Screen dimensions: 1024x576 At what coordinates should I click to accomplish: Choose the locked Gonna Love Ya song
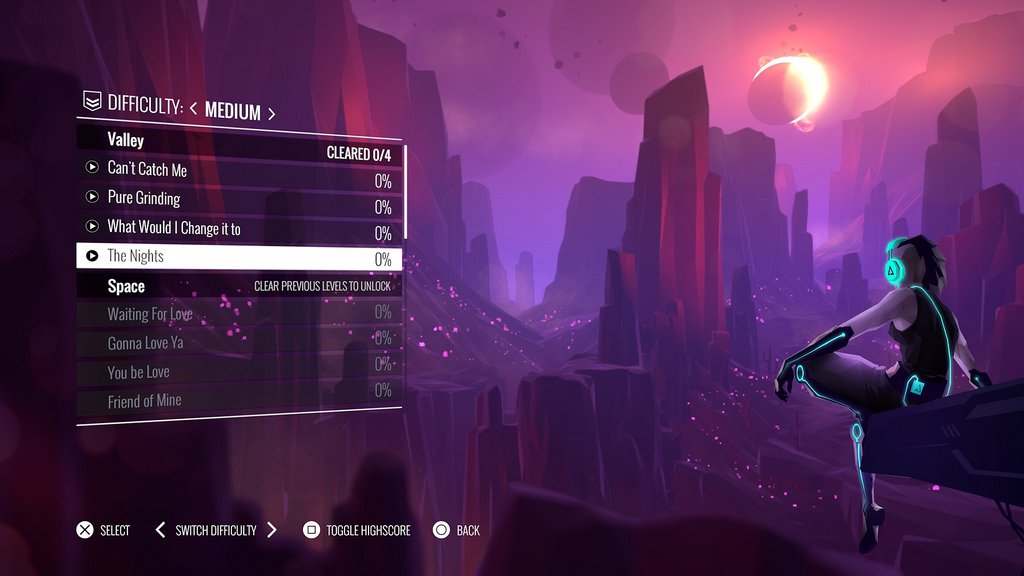[145, 343]
